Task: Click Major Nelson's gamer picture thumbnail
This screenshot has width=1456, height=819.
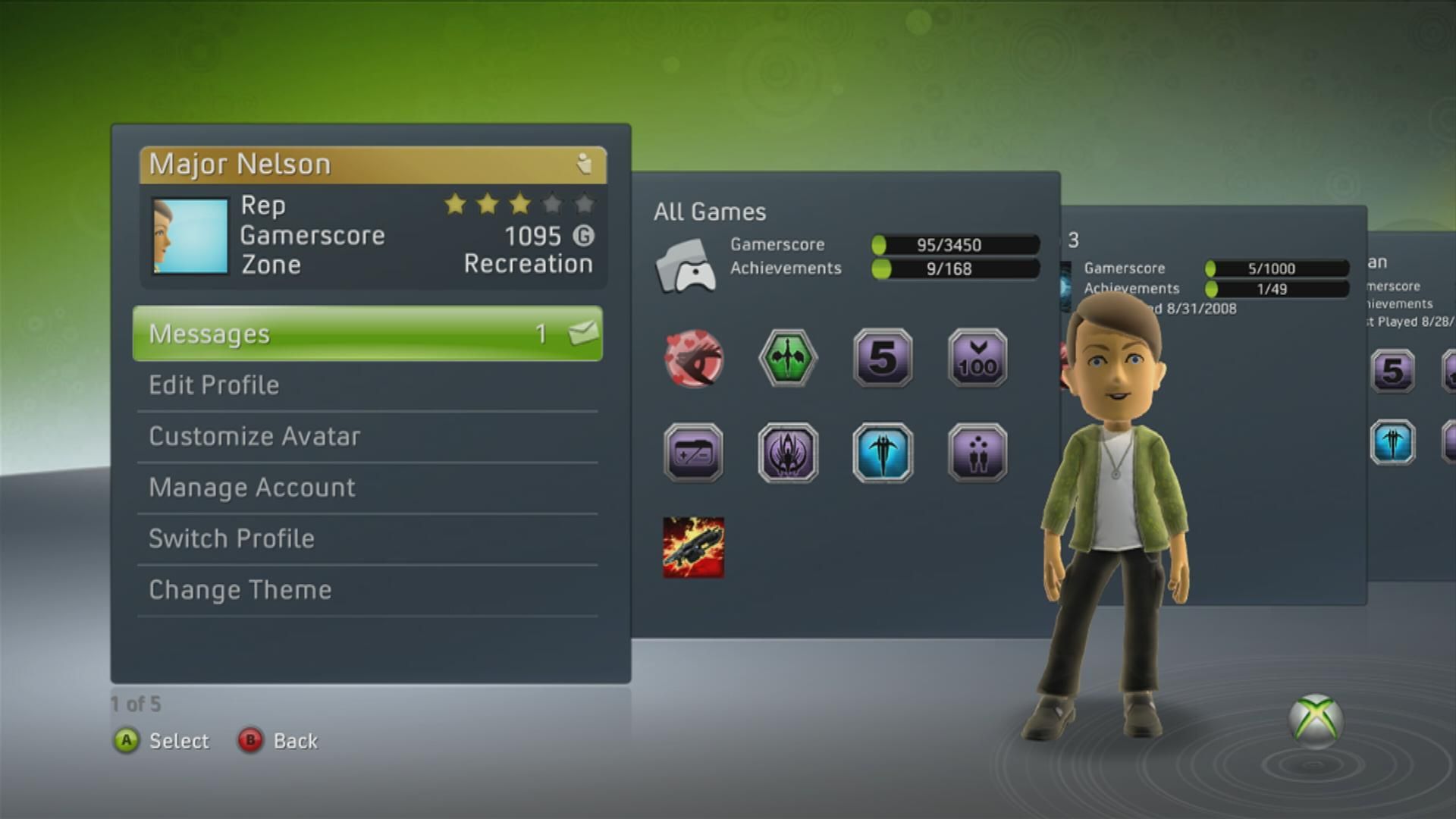Action: click(190, 234)
